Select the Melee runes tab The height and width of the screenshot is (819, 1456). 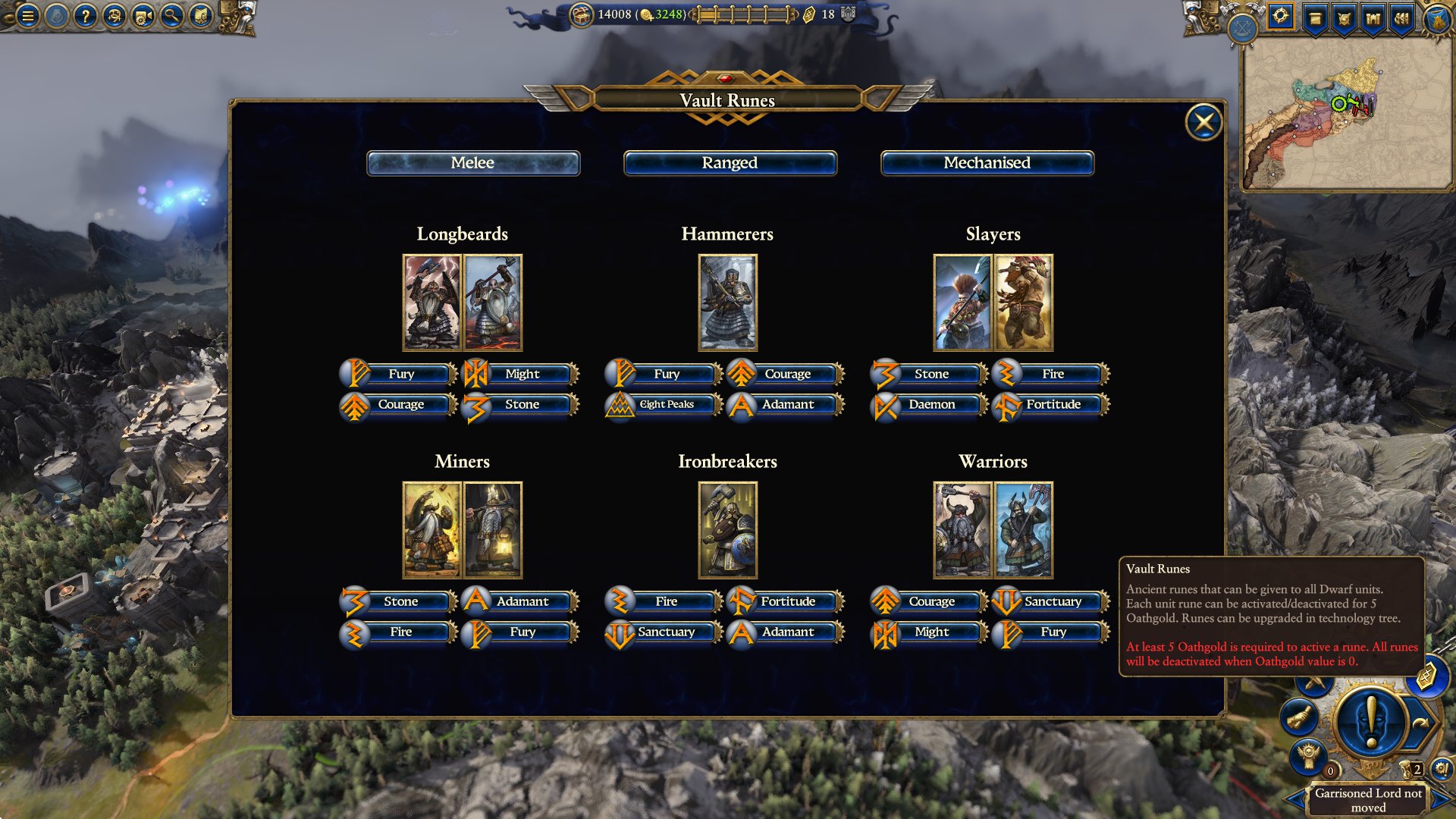[473, 162]
